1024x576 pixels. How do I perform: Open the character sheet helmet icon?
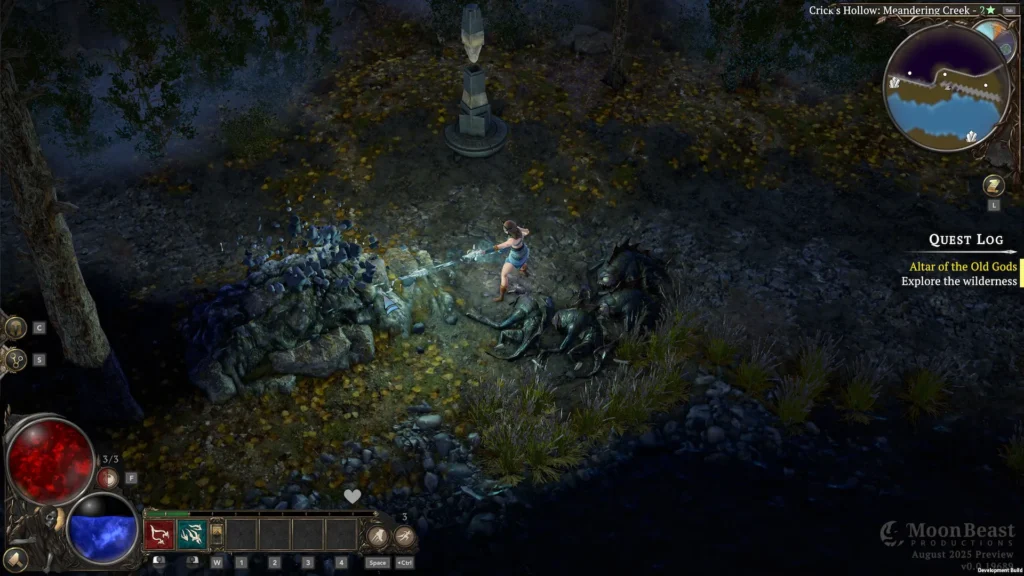click(x=15, y=328)
